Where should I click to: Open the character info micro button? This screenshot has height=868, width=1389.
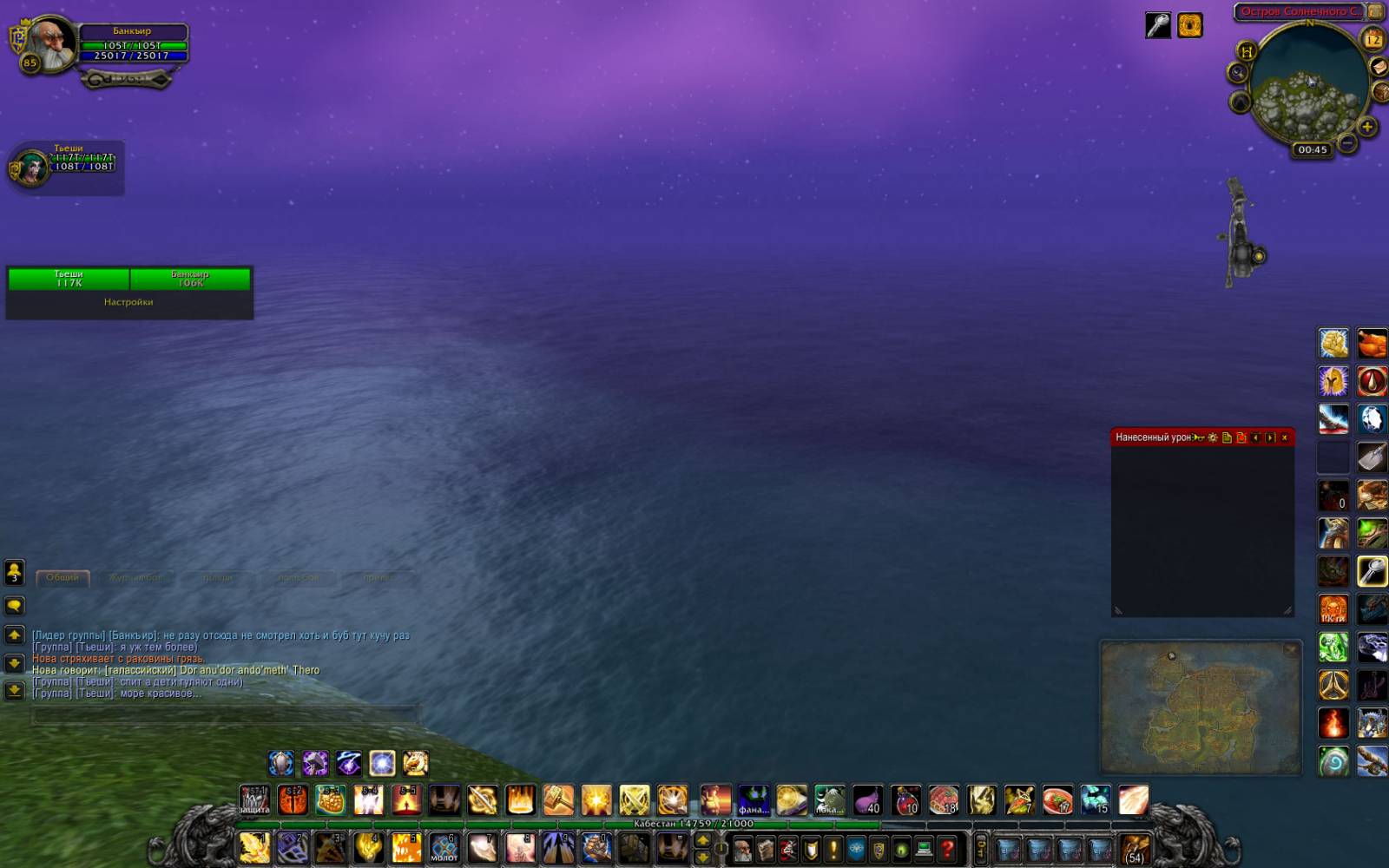pos(742,848)
